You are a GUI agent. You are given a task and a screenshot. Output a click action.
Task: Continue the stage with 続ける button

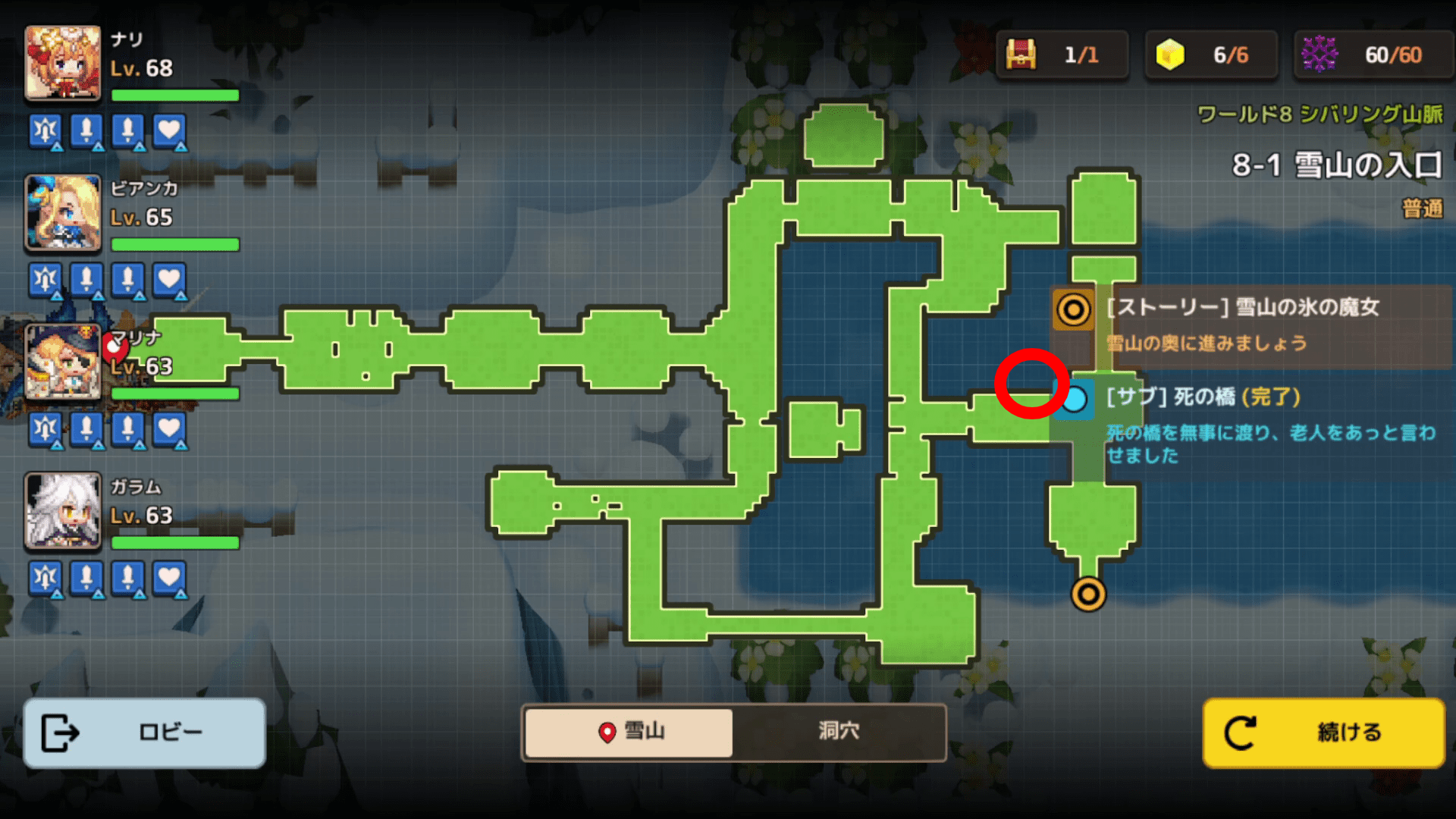tap(1323, 733)
